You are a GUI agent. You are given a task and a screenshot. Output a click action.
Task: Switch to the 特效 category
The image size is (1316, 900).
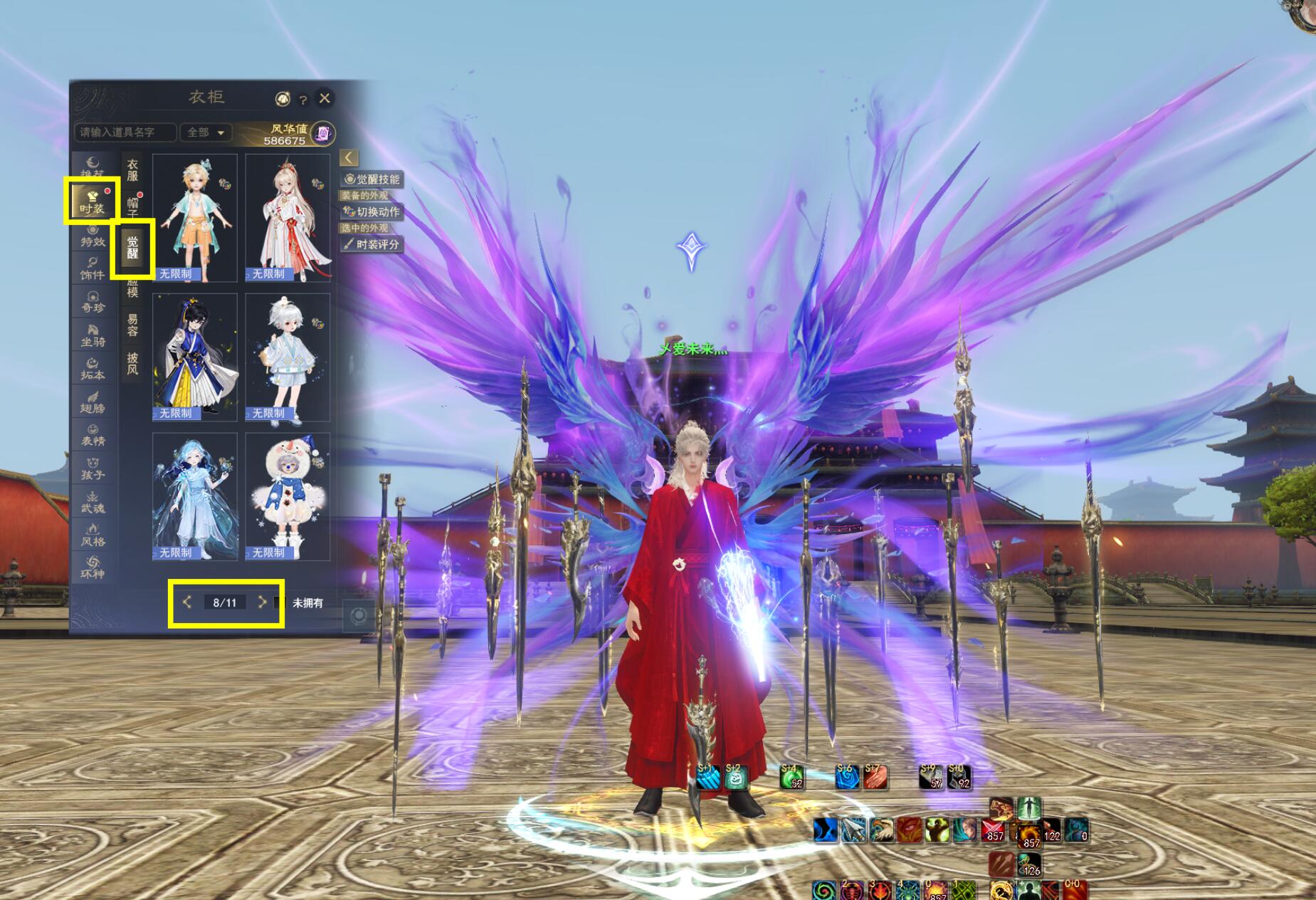[x=93, y=237]
